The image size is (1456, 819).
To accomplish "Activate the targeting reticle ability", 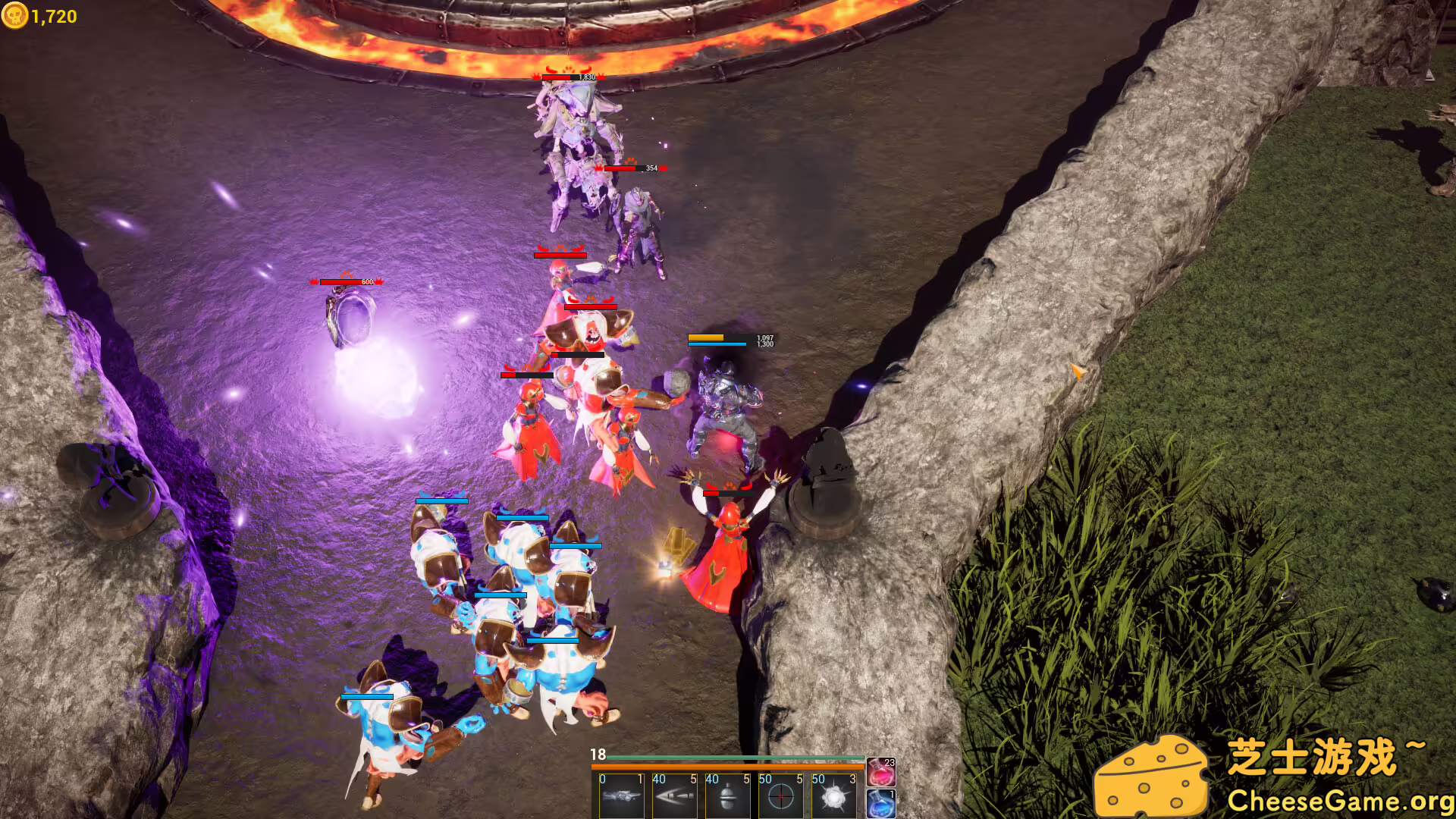I will tap(780, 796).
